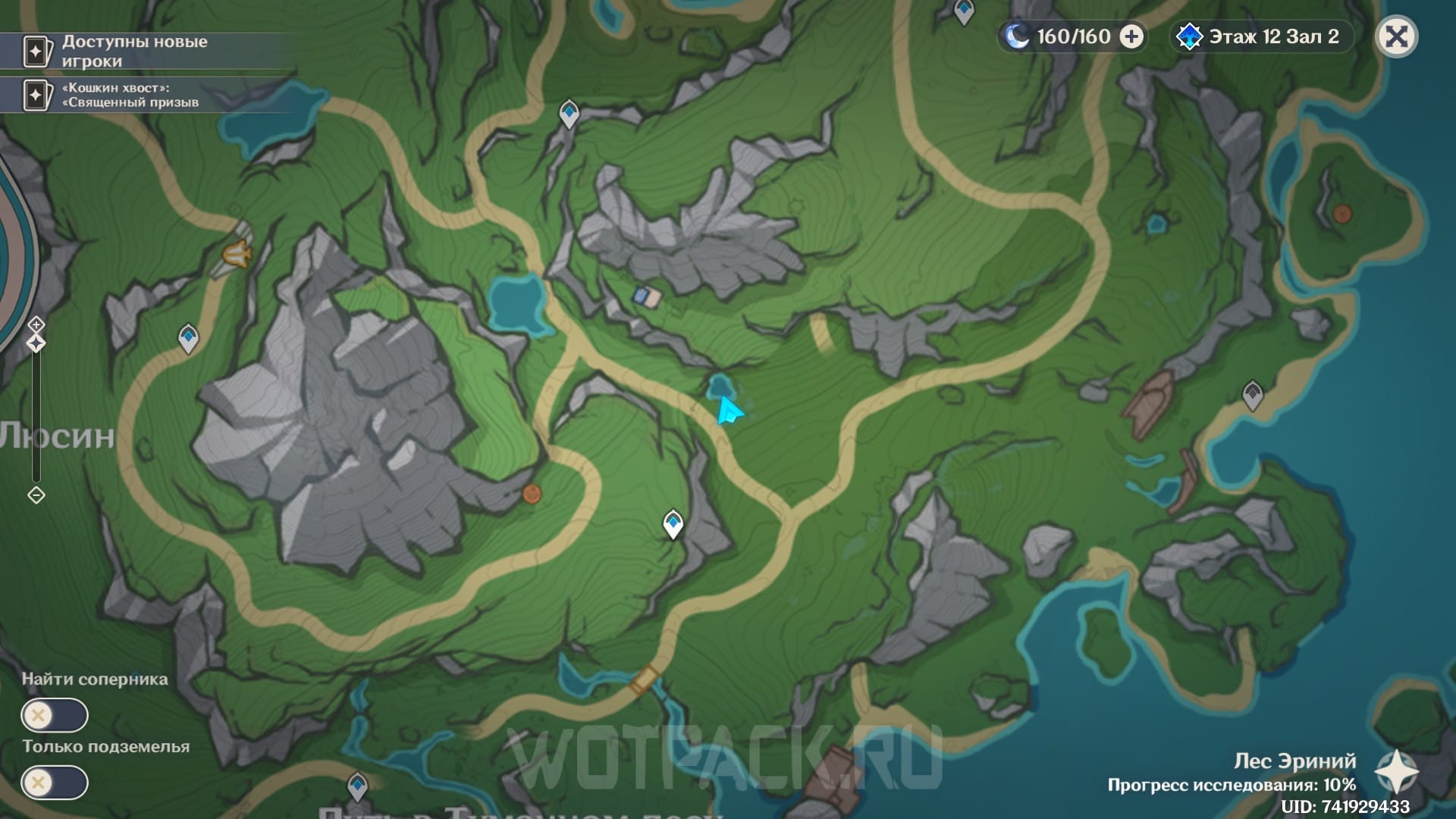Select the orange round marker on the island
The width and height of the screenshot is (1456, 819).
[x=1341, y=214]
